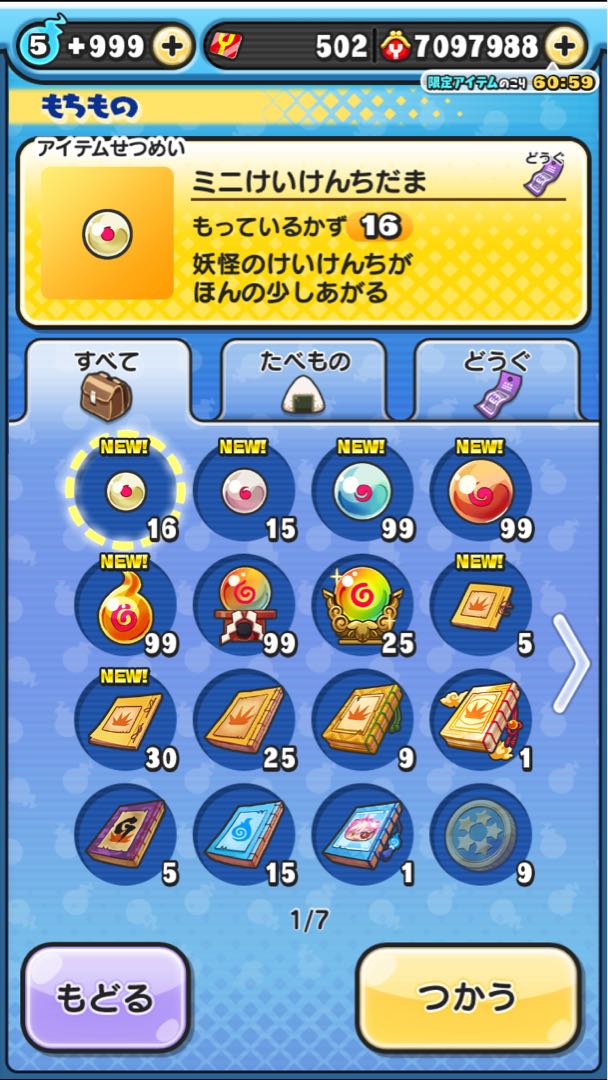
Task: Pick the red-orange swirl orb with 99
Action: pos(480,490)
